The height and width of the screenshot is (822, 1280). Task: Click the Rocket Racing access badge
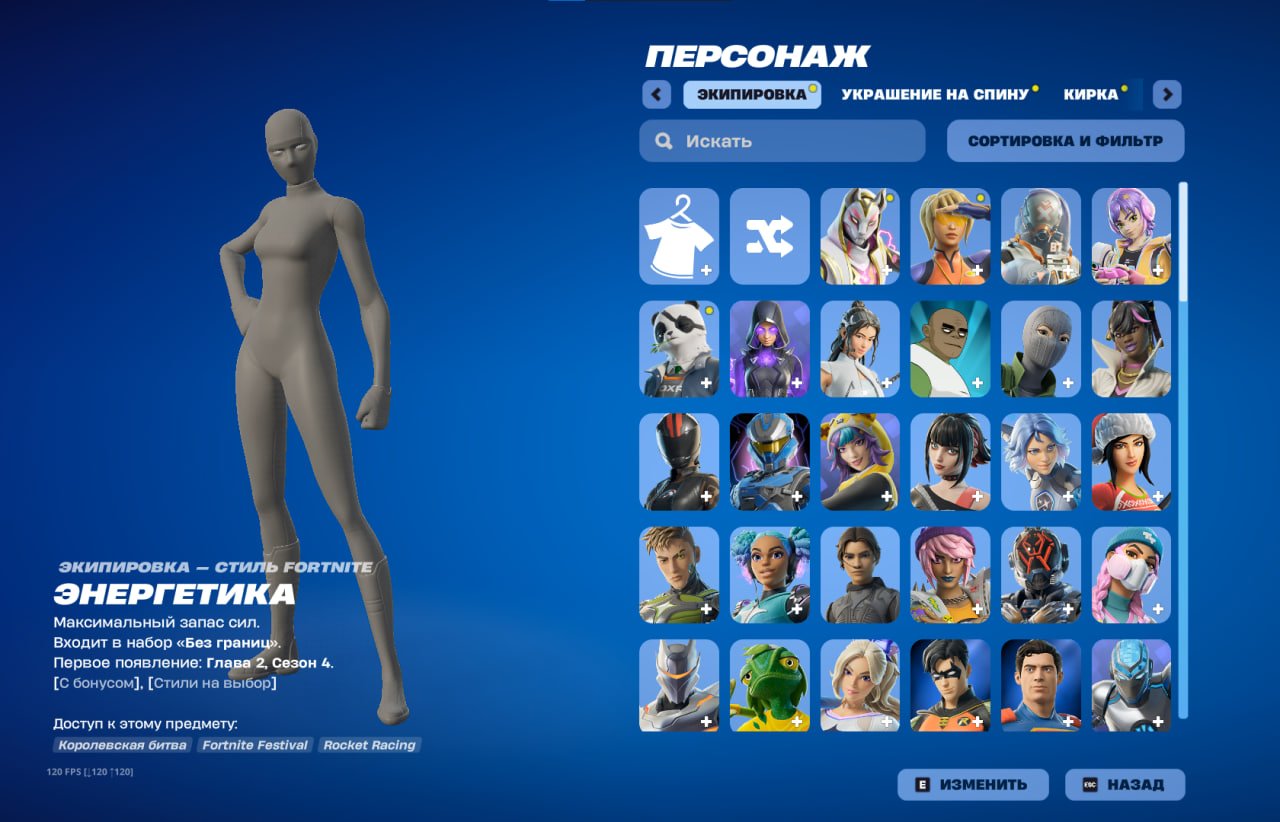369,745
